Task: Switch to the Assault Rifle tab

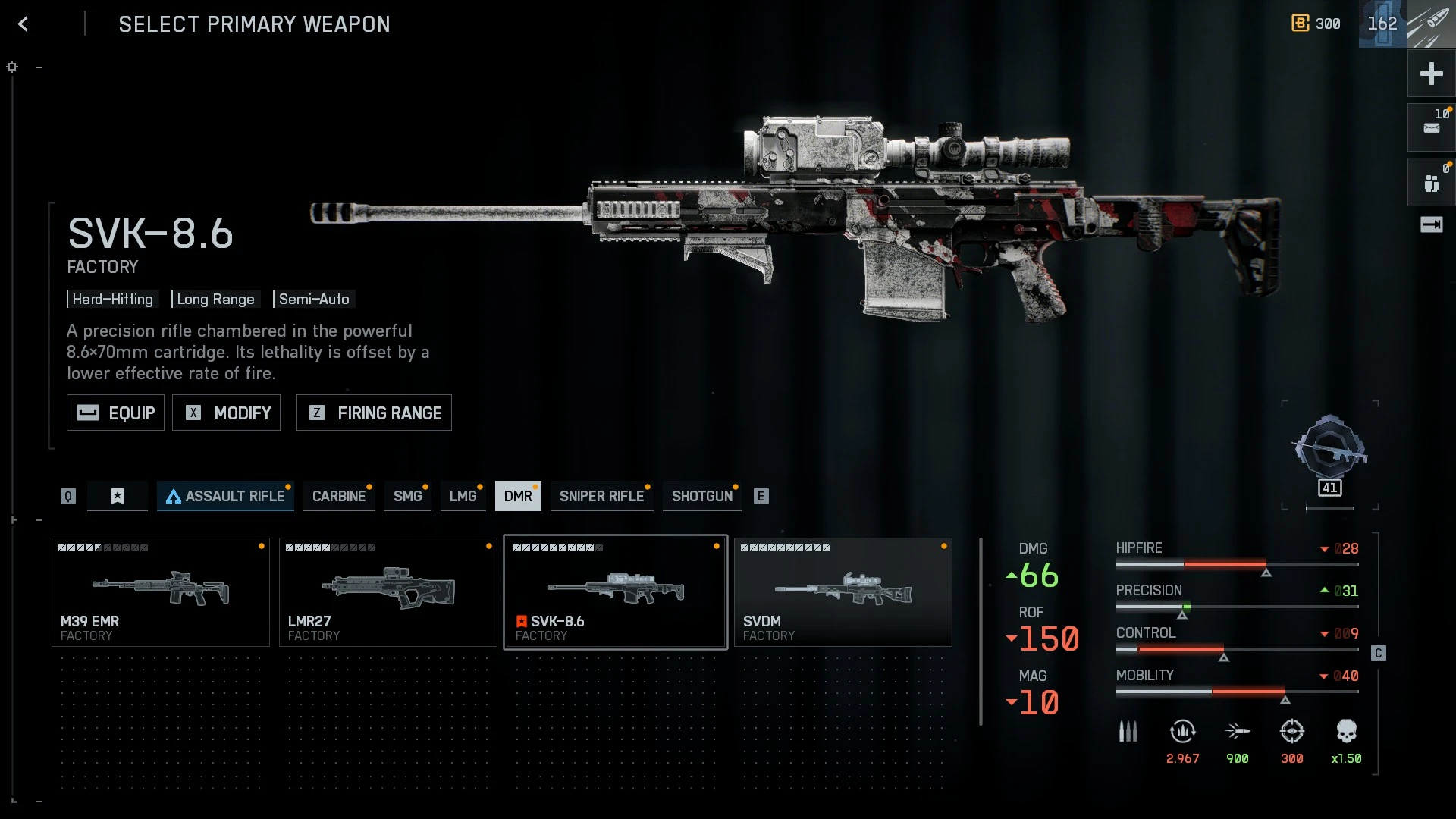Action: (225, 496)
